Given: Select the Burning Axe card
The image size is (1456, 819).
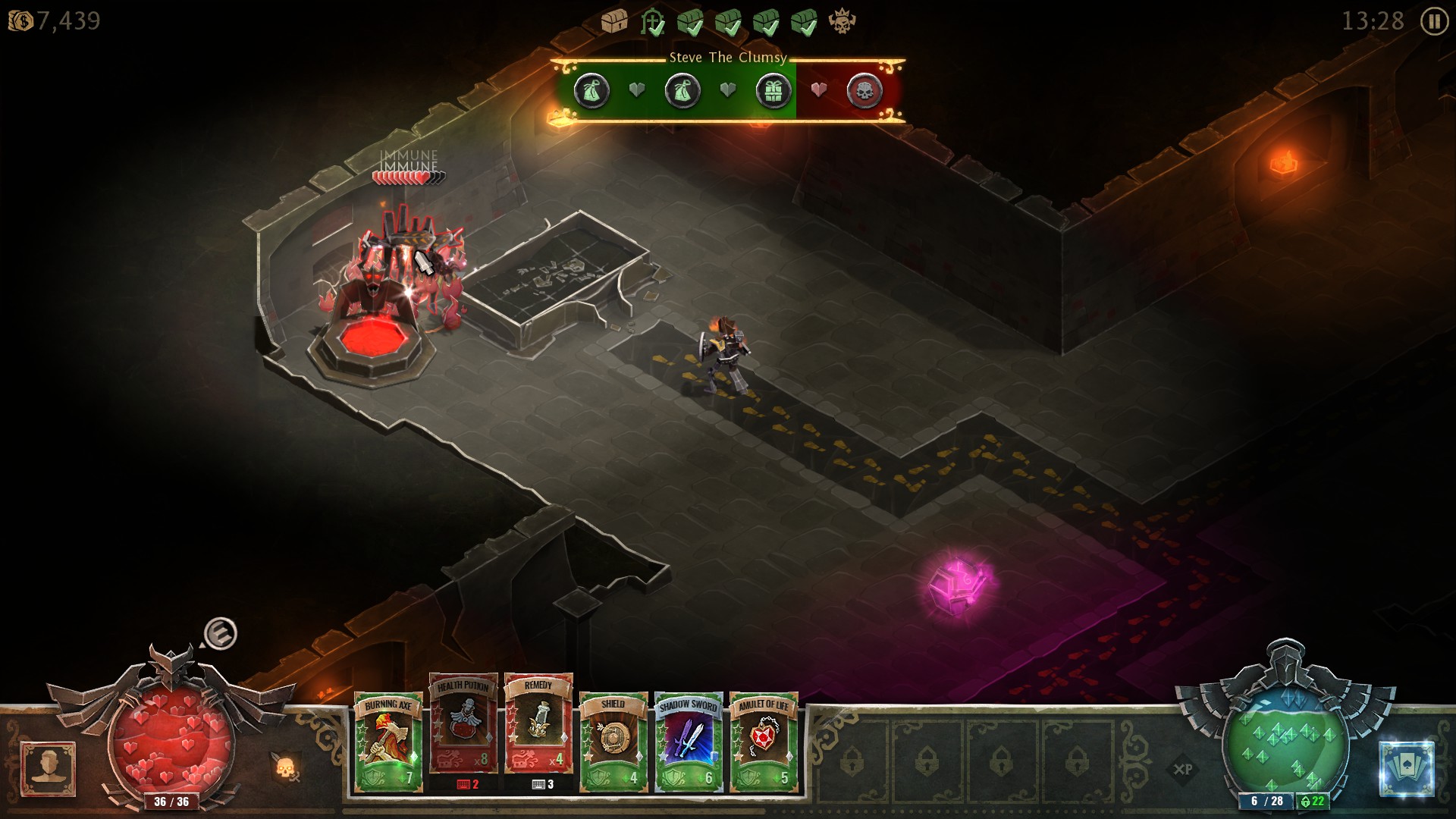Looking at the screenshot, I should coord(388,742).
